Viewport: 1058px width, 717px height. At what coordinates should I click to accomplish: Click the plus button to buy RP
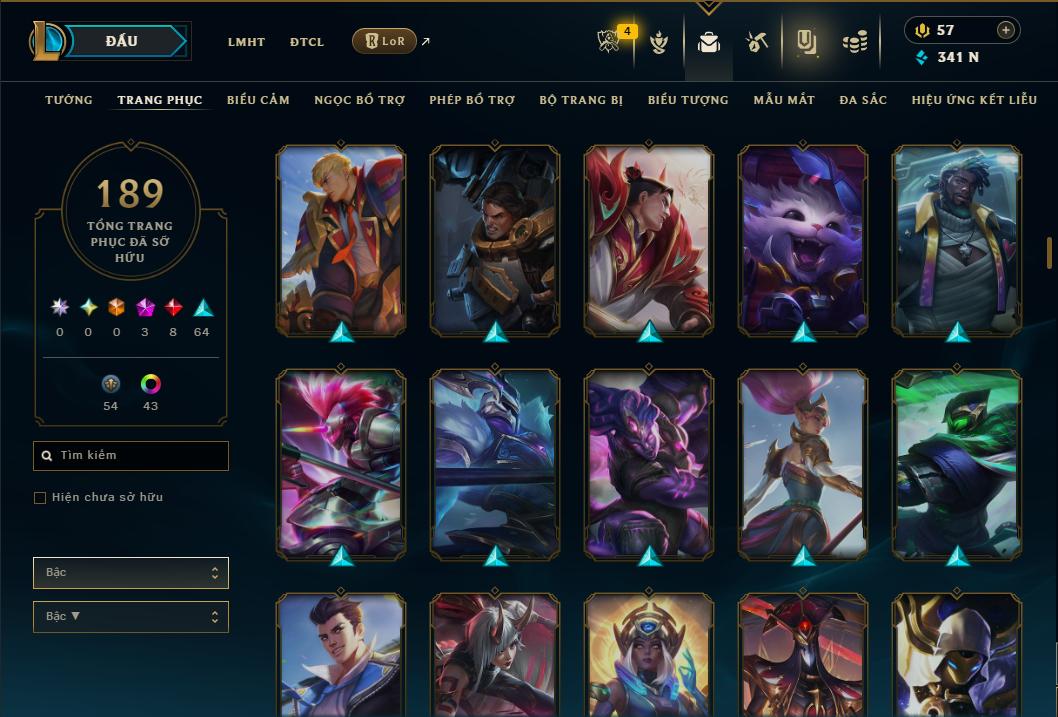[1006, 30]
